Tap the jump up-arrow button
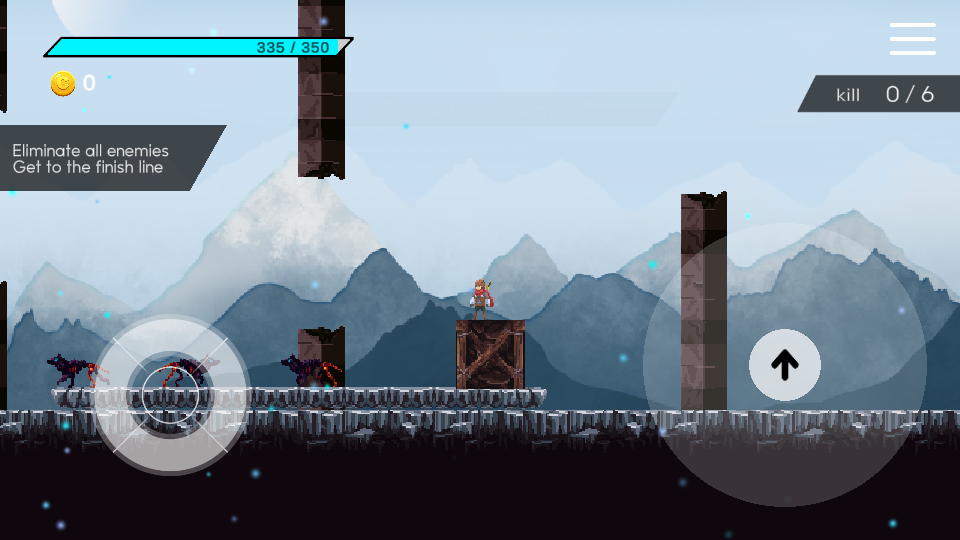This screenshot has height=540, width=960. click(x=785, y=365)
